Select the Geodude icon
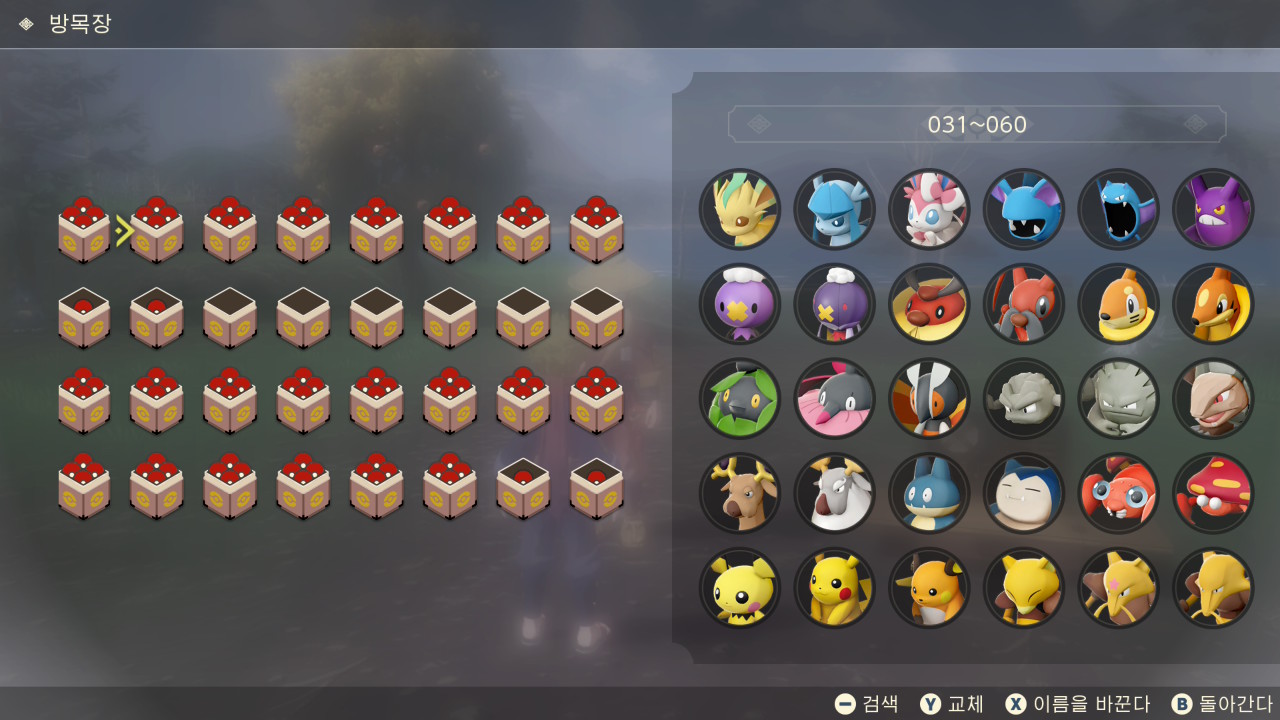 [x=1024, y=399]
